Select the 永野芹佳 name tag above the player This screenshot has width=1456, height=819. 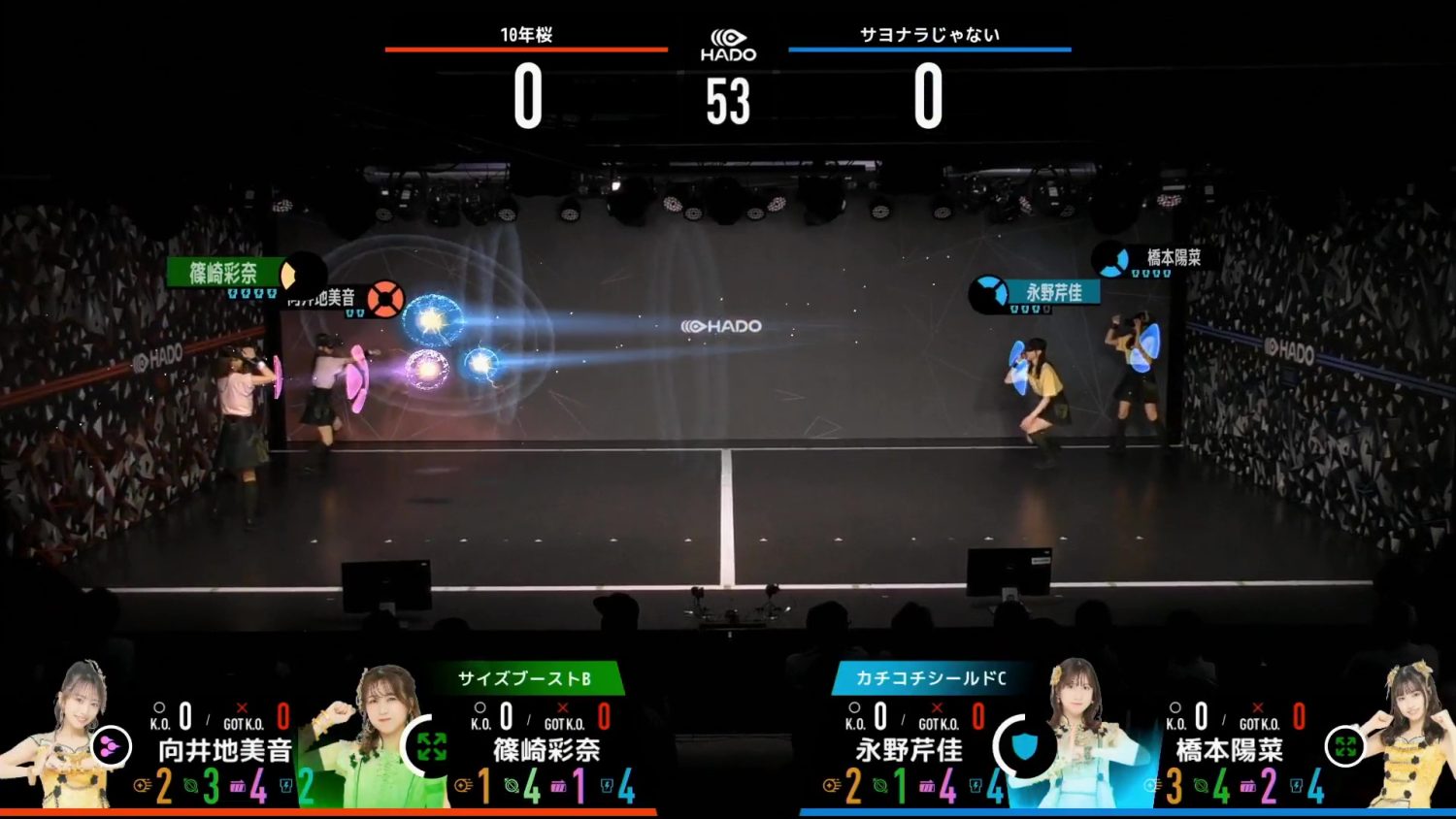click(1053, 292)
